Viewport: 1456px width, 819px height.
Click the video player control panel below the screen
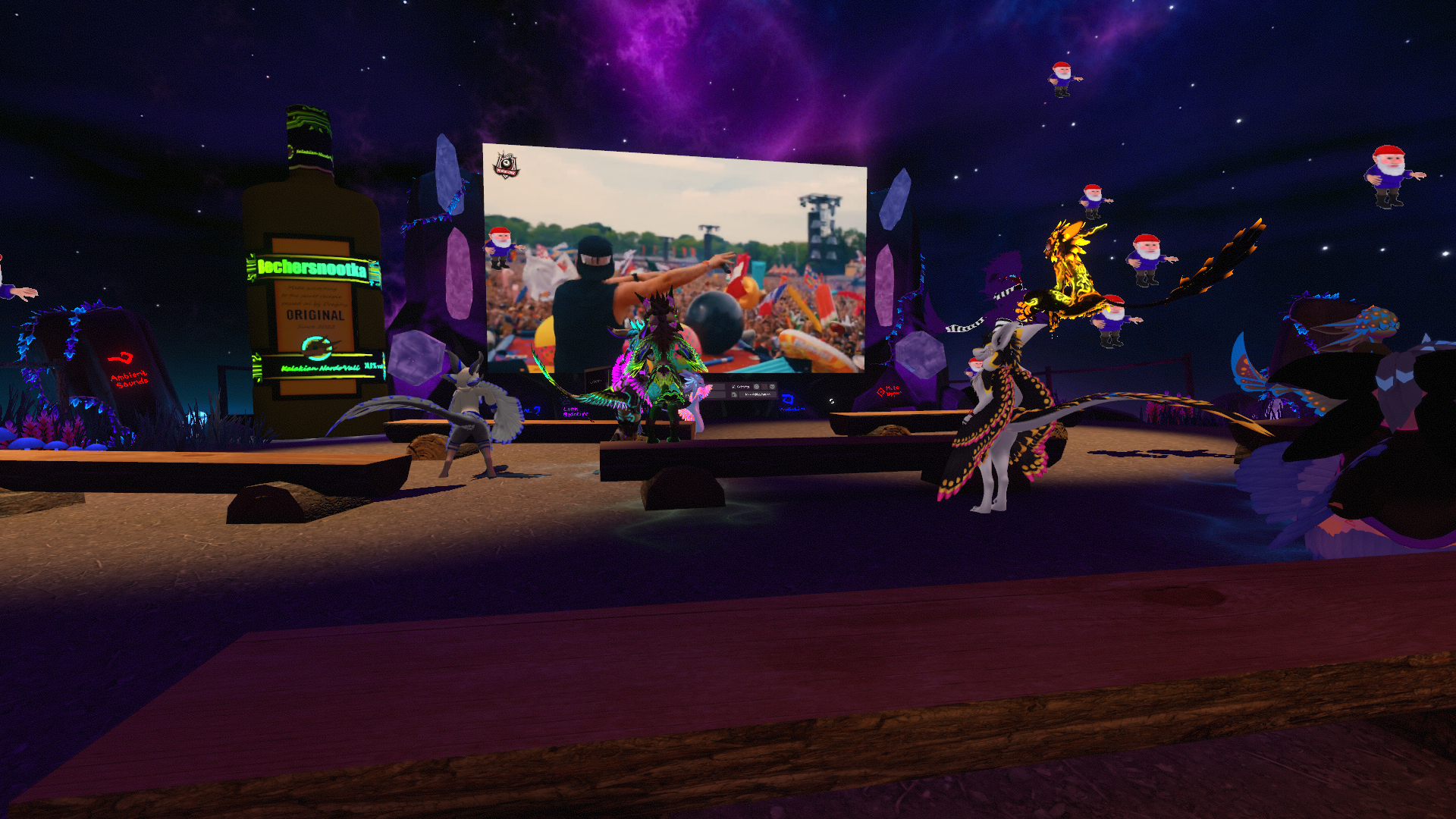pos(751,391)
